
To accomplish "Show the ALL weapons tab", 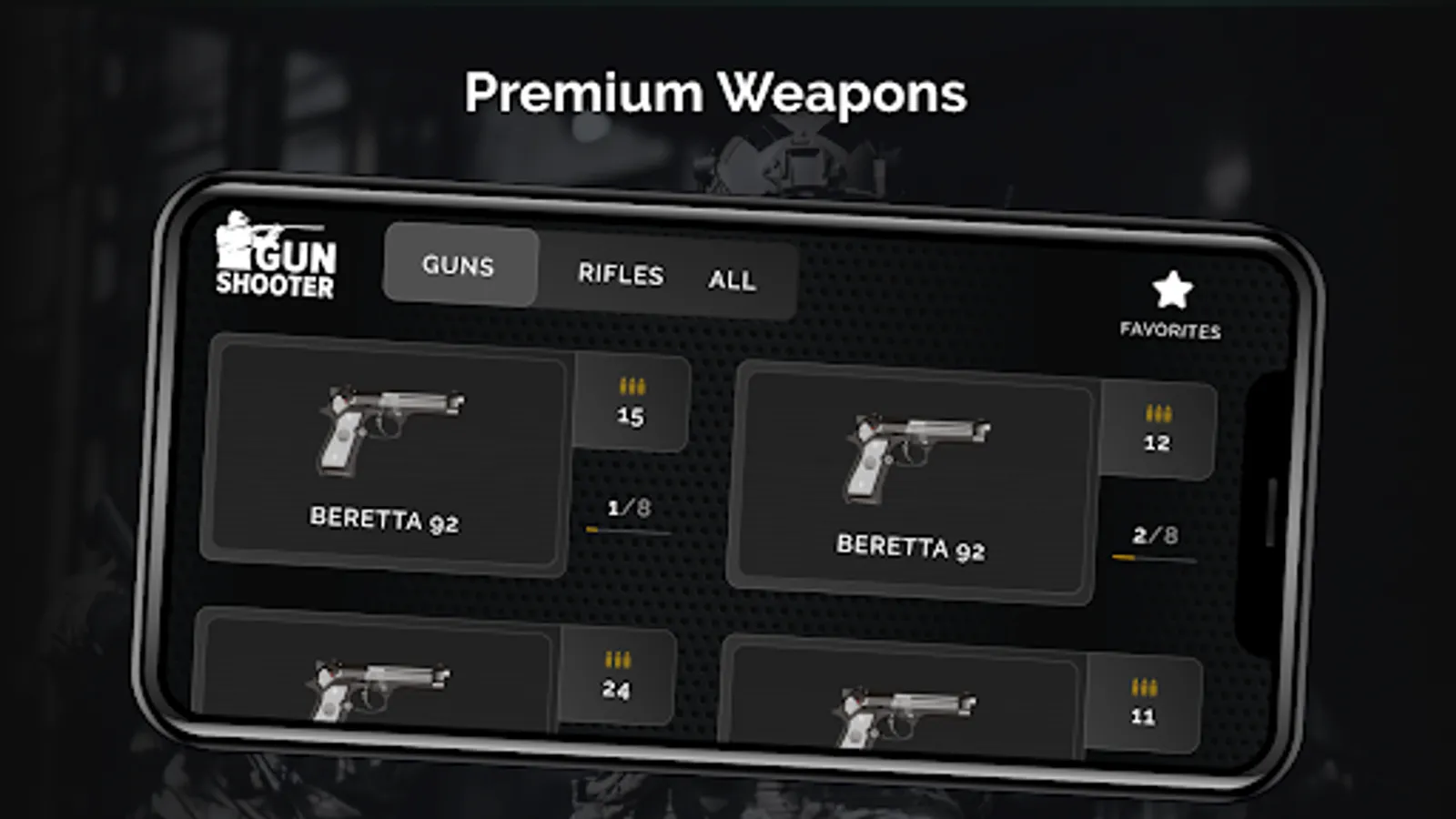I will click(x=732, y=279).
